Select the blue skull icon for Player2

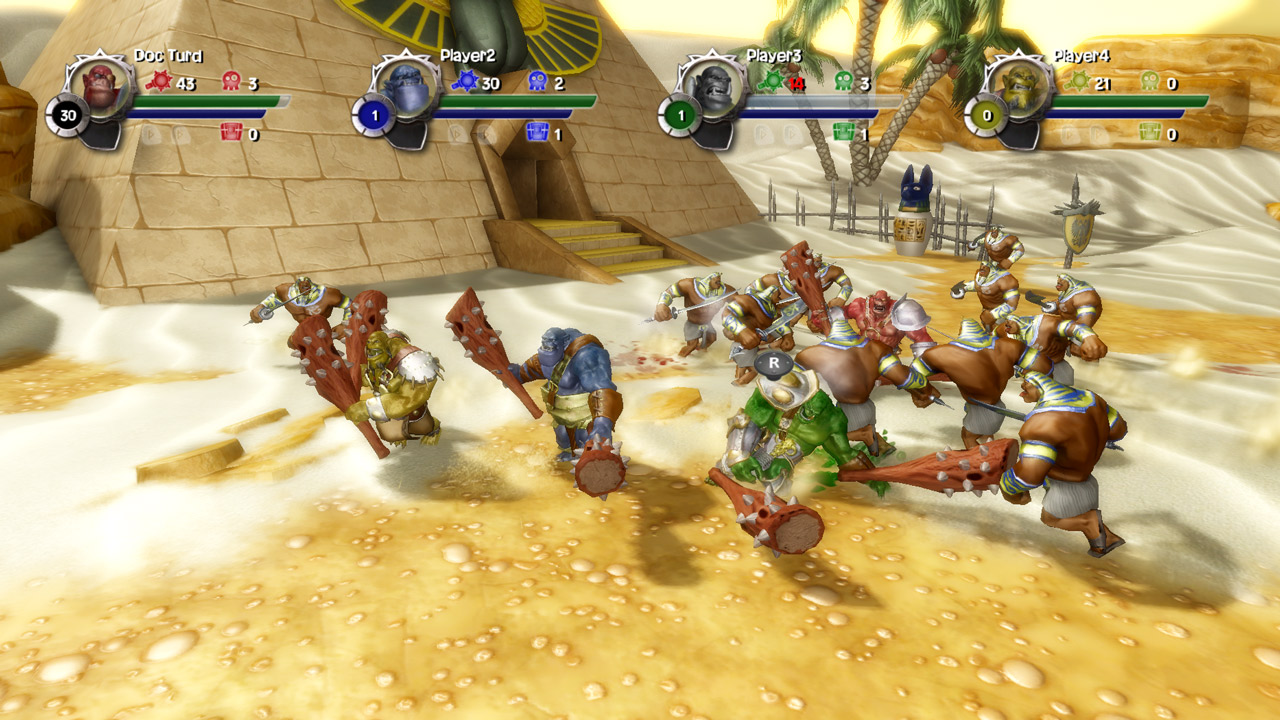(537, 82)
